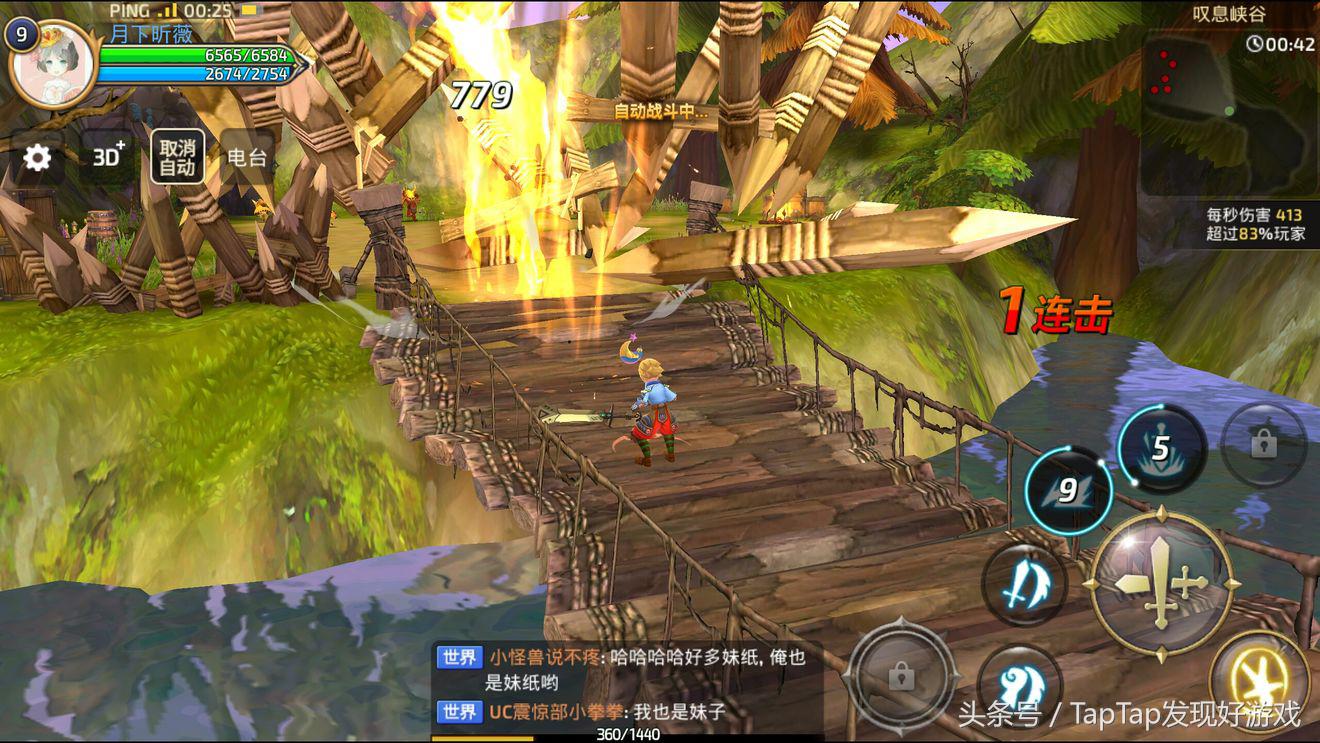Image resolution: width=1320 pixels, height=743 pixels.
Task: Activate the skill showing cooldown 5
Action: [1160, 448]
